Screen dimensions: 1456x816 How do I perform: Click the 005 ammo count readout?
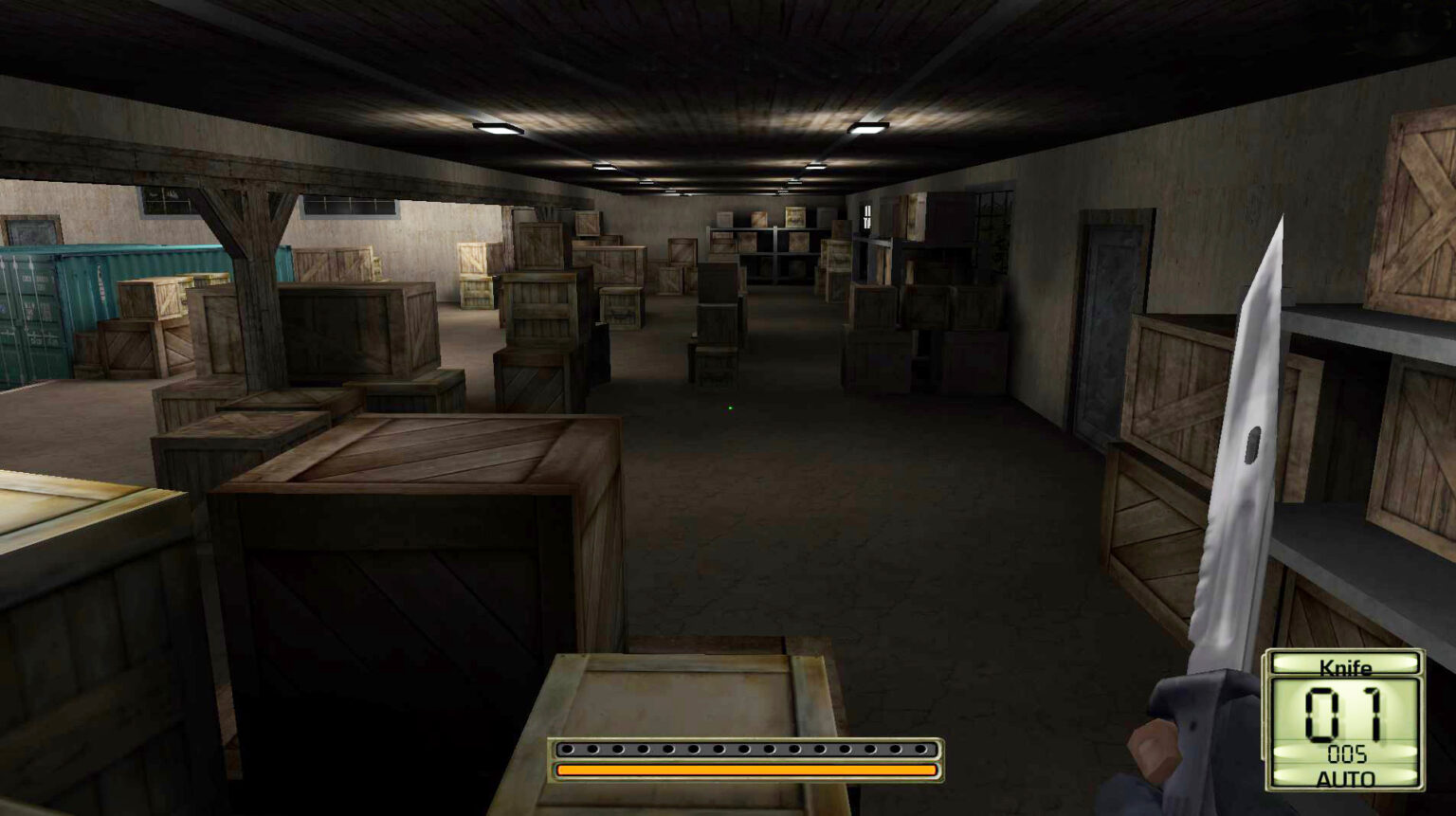(x=1346, y=754)
